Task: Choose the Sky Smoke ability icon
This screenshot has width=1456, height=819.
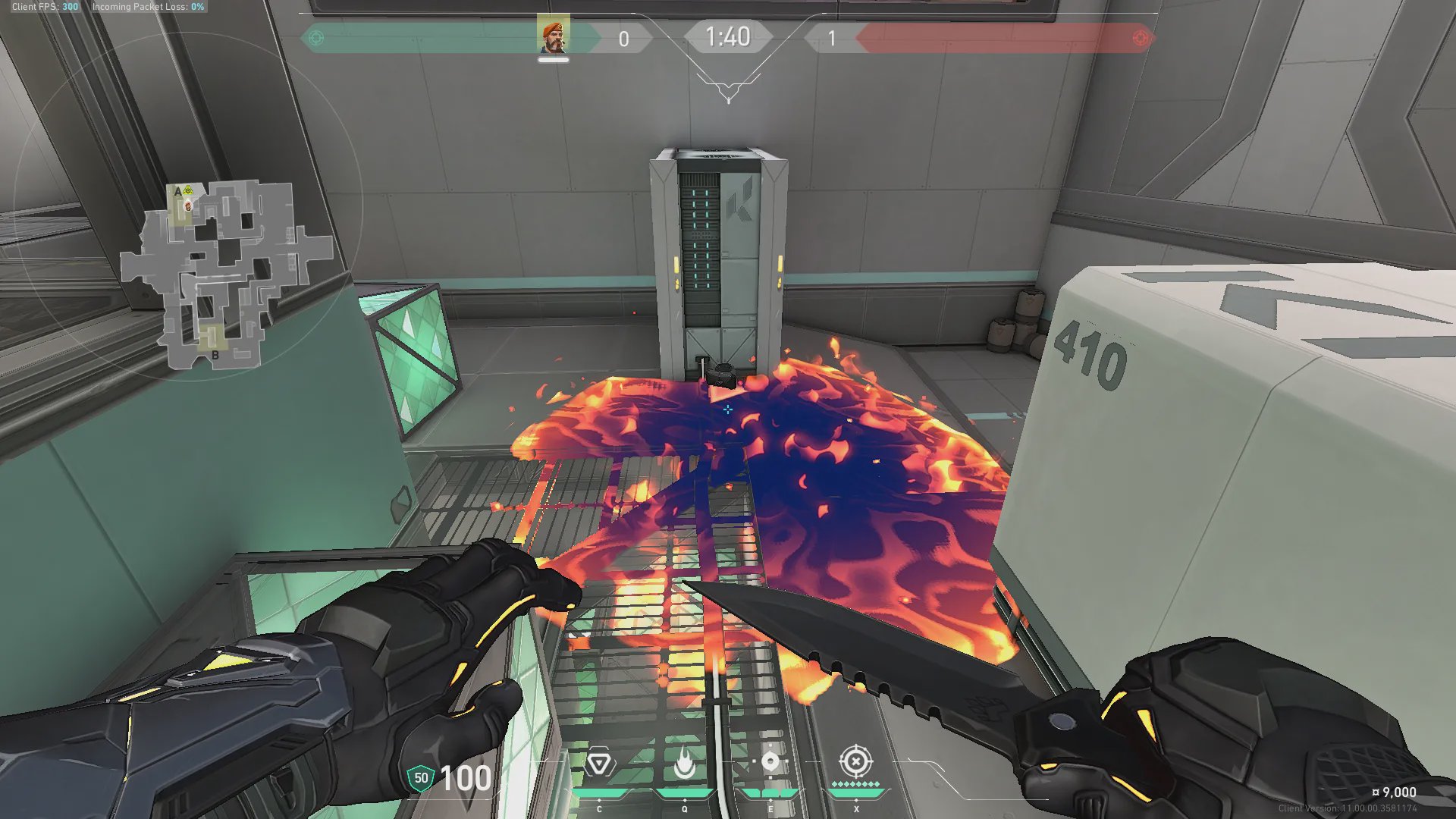Action: pyautogui.click(x=770, y=762)
